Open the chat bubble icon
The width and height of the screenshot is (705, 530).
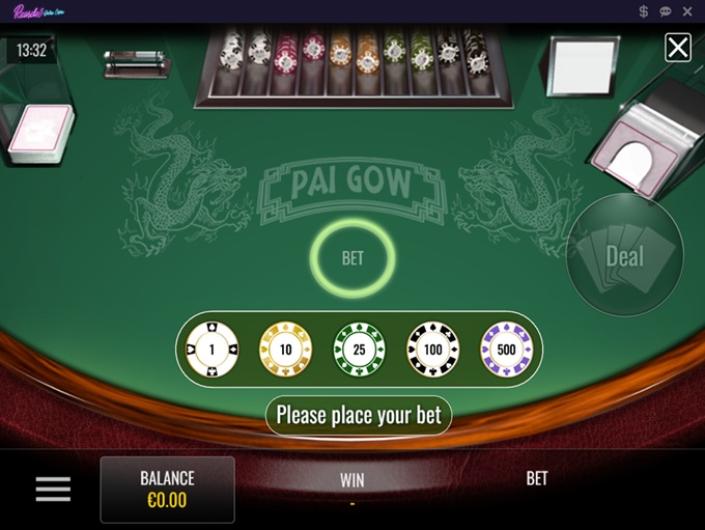click(x=666, y=11)
